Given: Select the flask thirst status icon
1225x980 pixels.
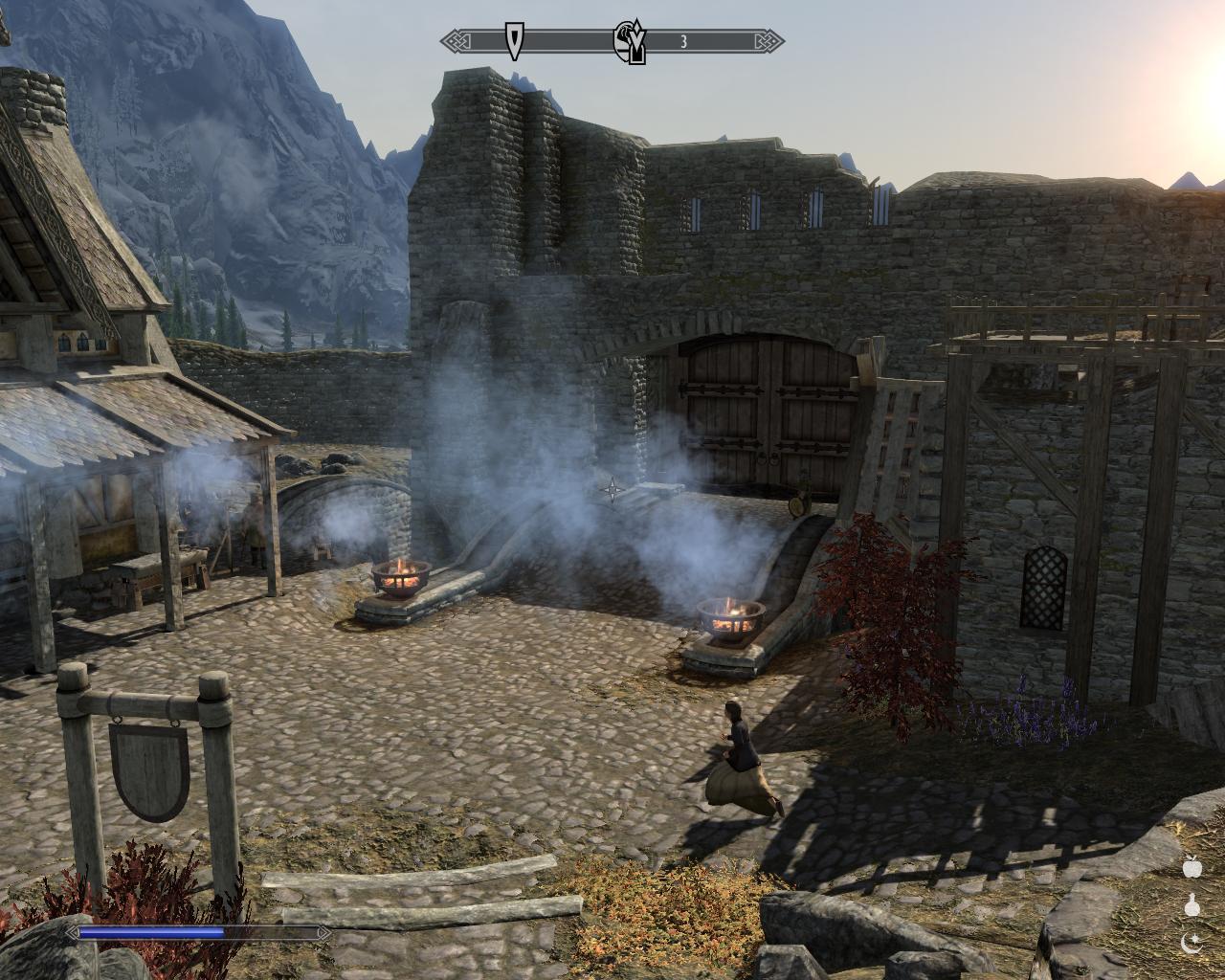Looking at the screenshot, I should pos(1192,905).
